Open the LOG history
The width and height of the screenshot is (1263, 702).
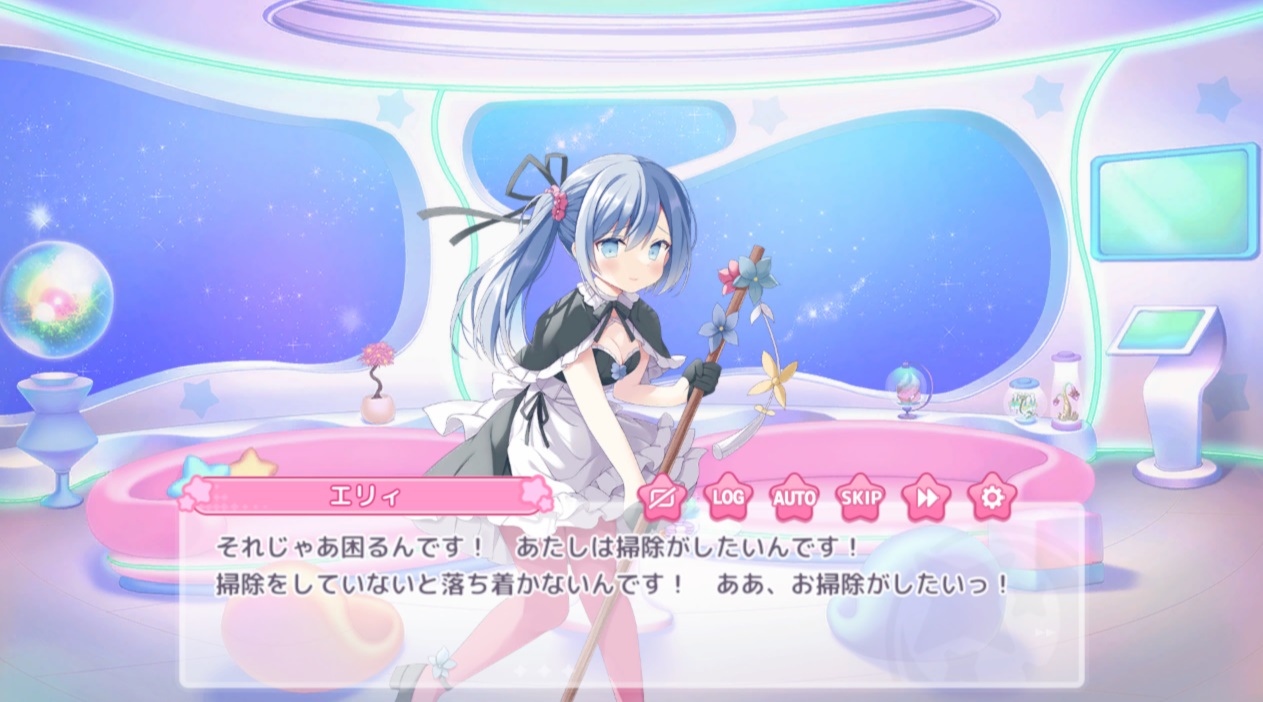pyautogui.click(x=729, y=497)
